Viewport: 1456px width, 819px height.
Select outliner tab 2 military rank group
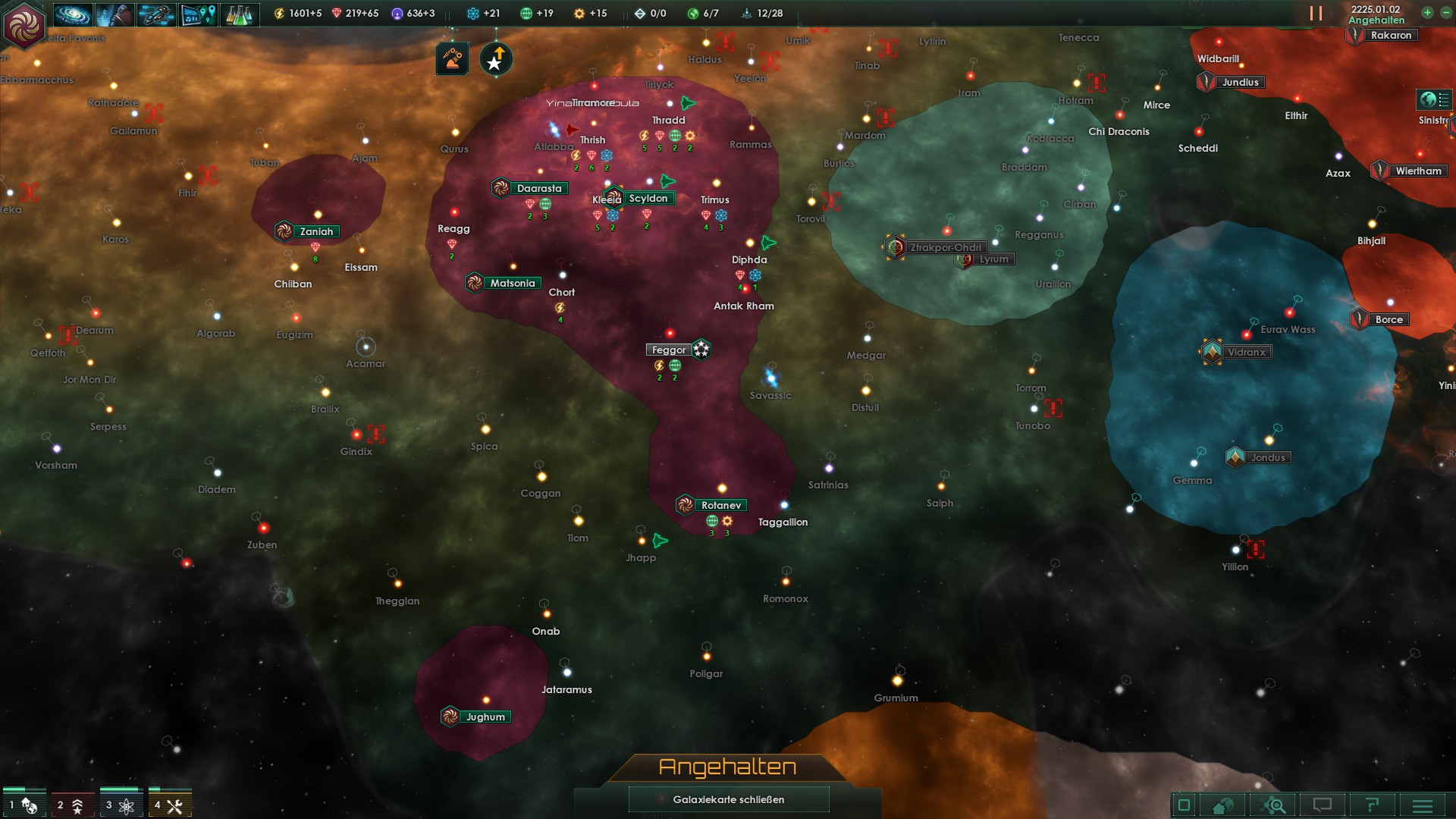tap(72, 805)
